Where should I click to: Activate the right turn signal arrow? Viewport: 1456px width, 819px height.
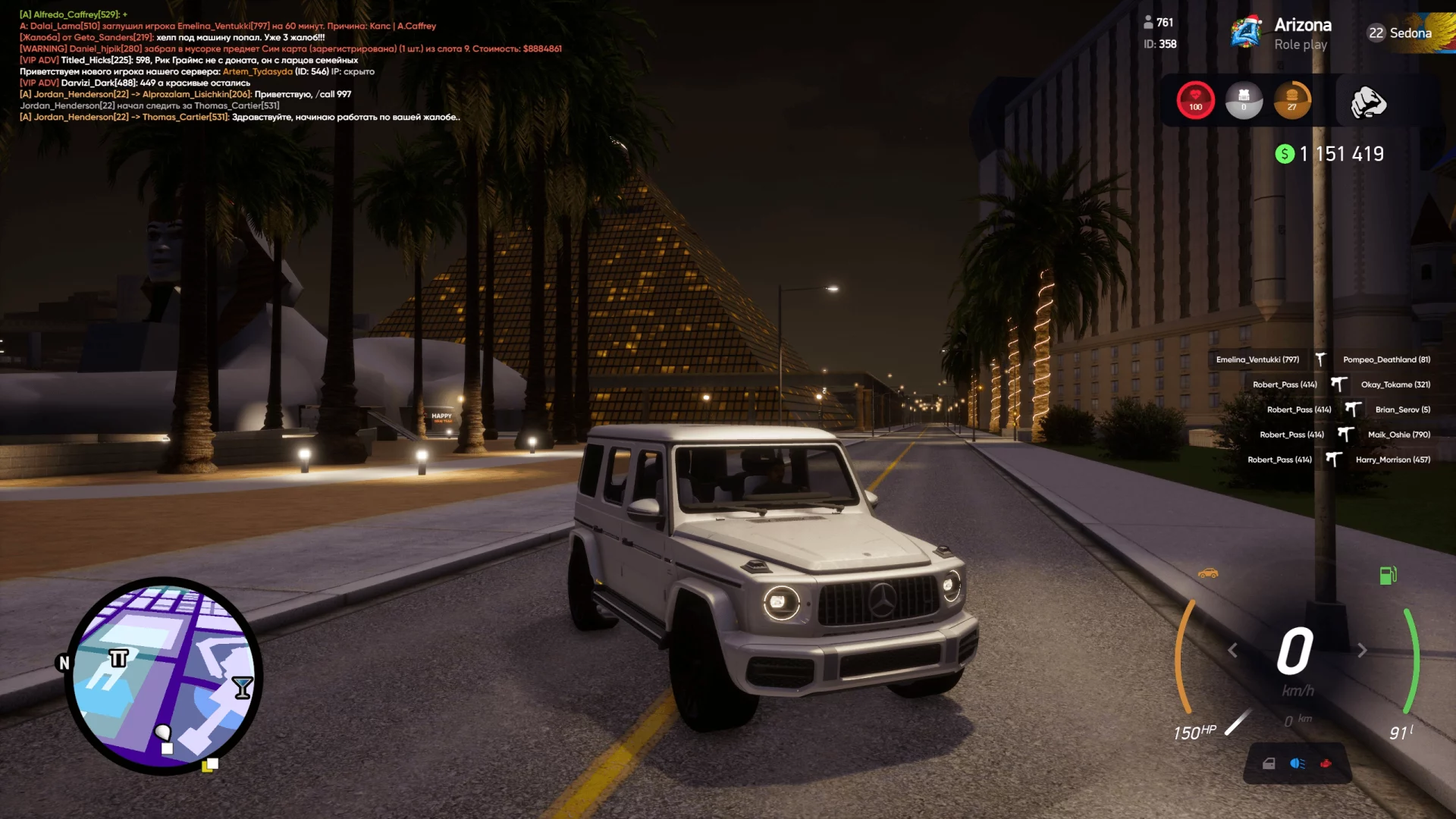click(1362, 651)
